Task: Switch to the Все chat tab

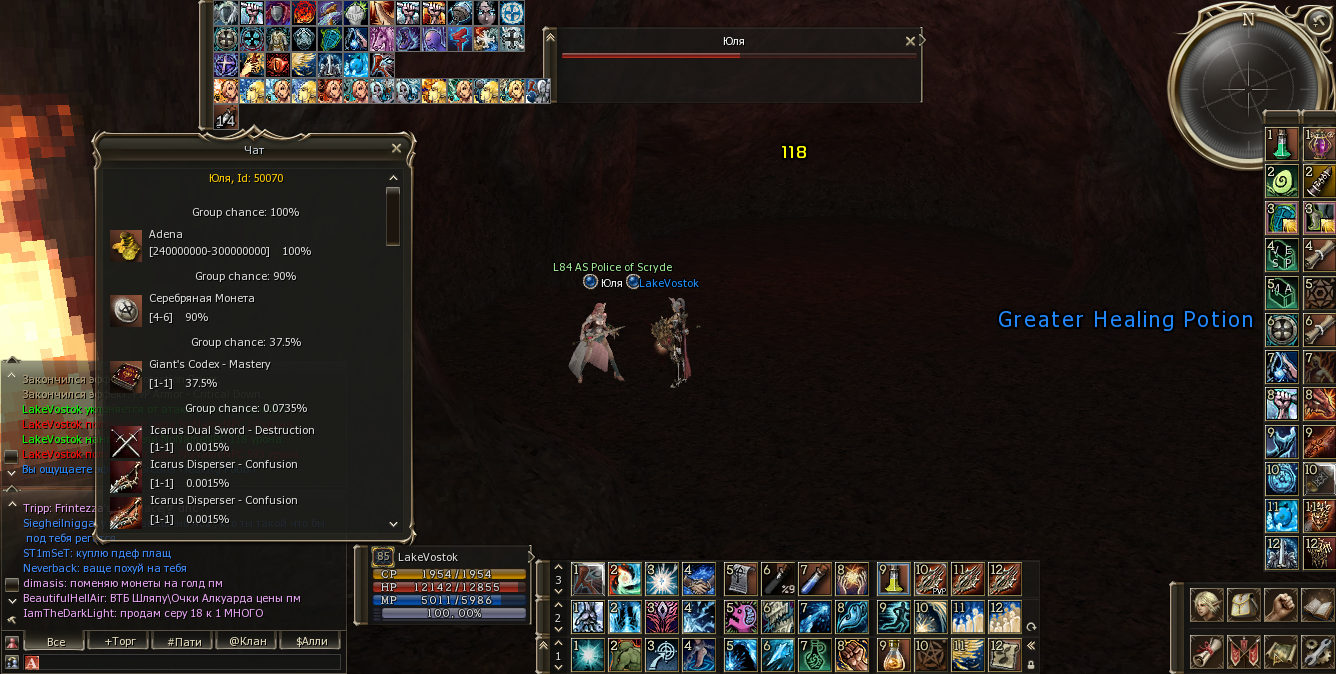Action: coord(56,641)
